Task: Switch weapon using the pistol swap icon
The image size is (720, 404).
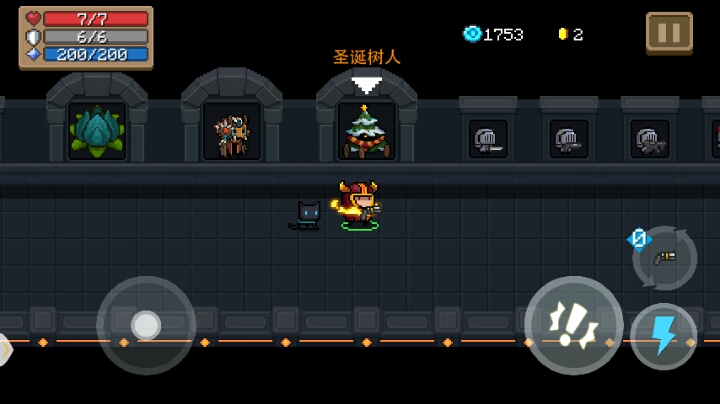Action: tap(665, 257)
